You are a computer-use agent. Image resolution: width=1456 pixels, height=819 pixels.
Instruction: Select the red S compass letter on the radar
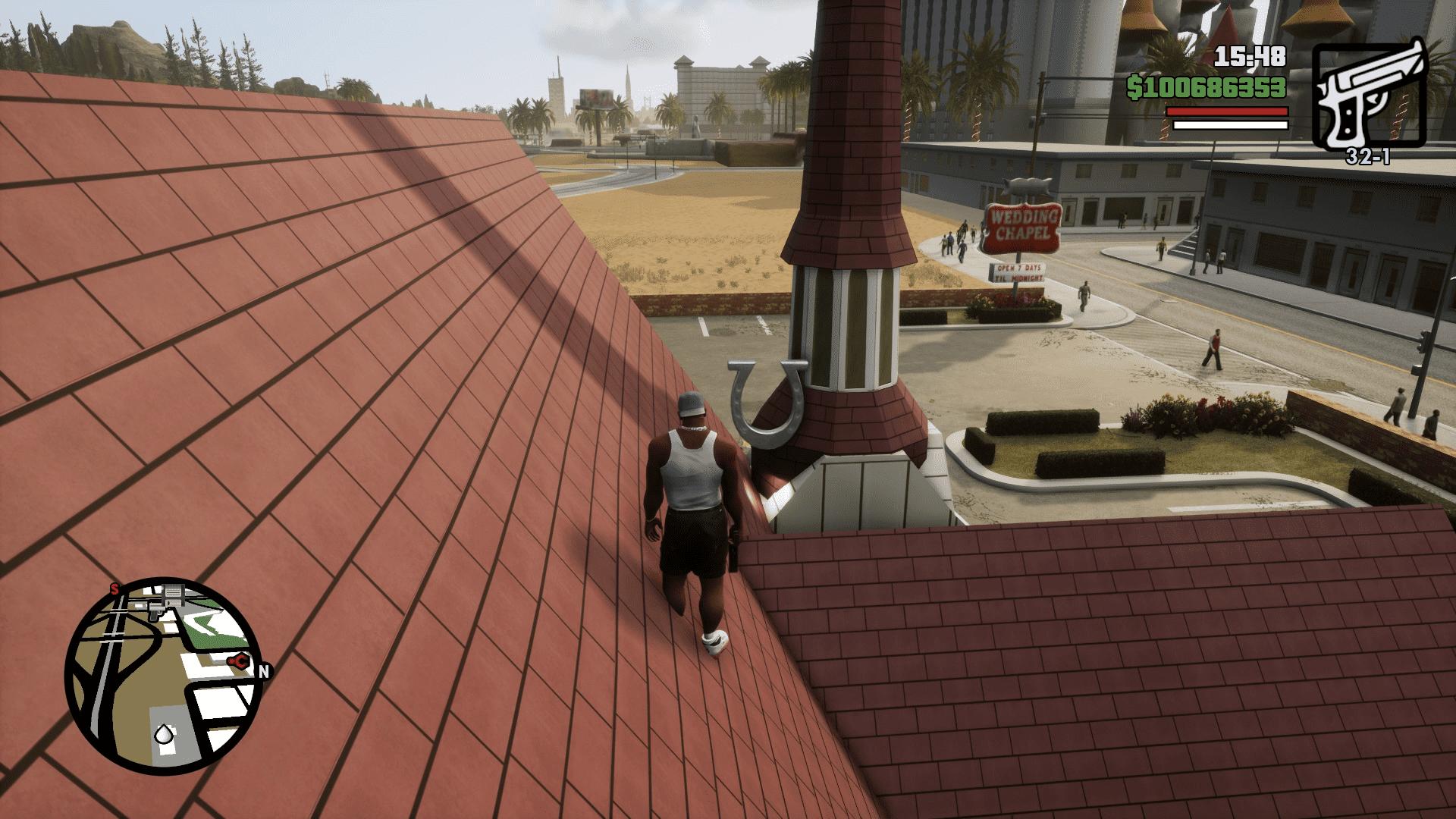[115, 589]
